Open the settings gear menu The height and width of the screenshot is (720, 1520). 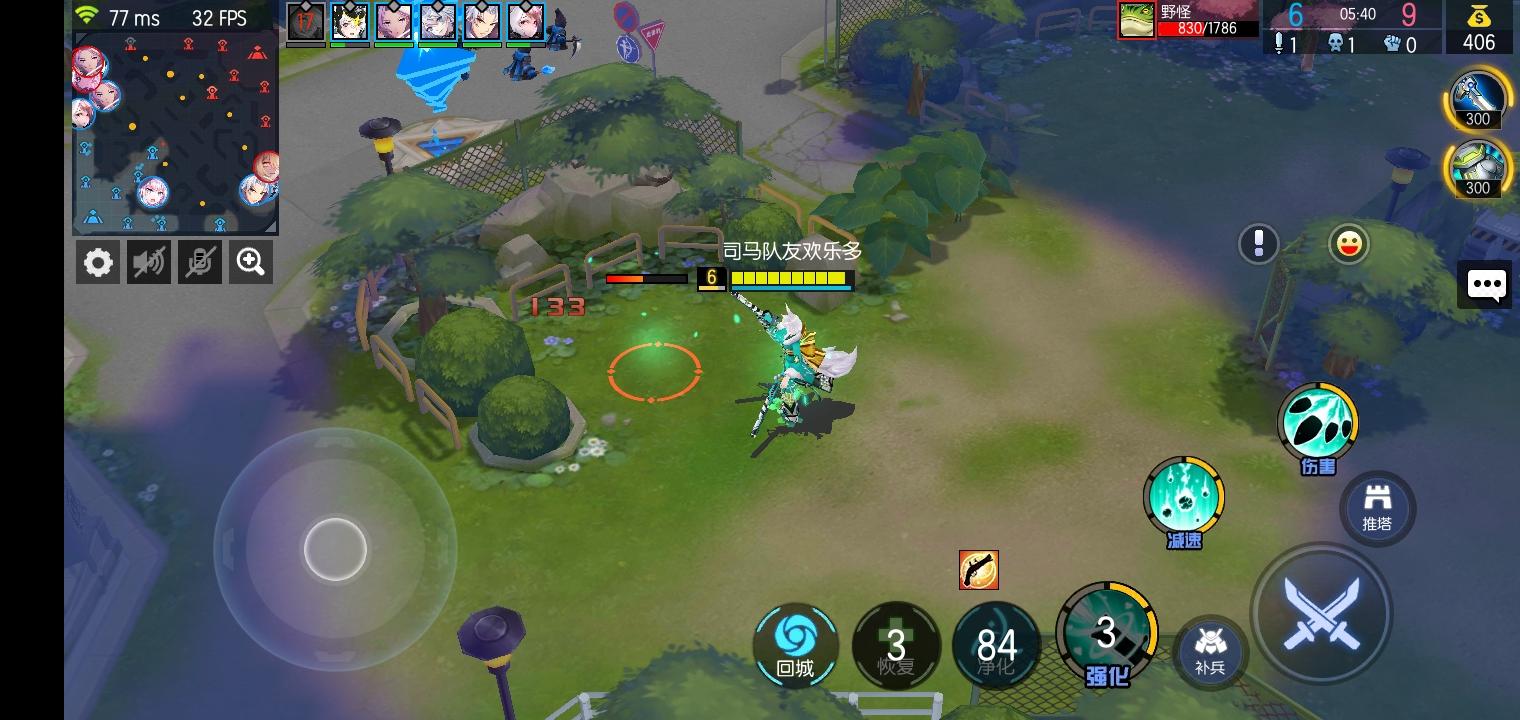click(98, 261)
